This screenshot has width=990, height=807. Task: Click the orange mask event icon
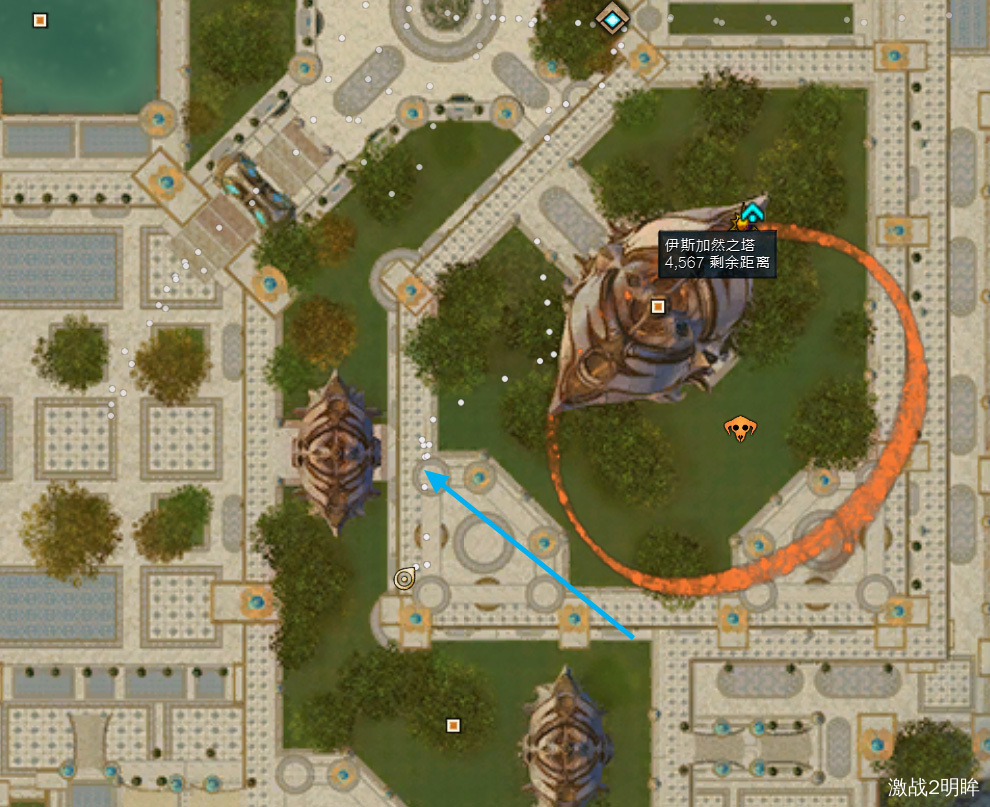[739, 429]
